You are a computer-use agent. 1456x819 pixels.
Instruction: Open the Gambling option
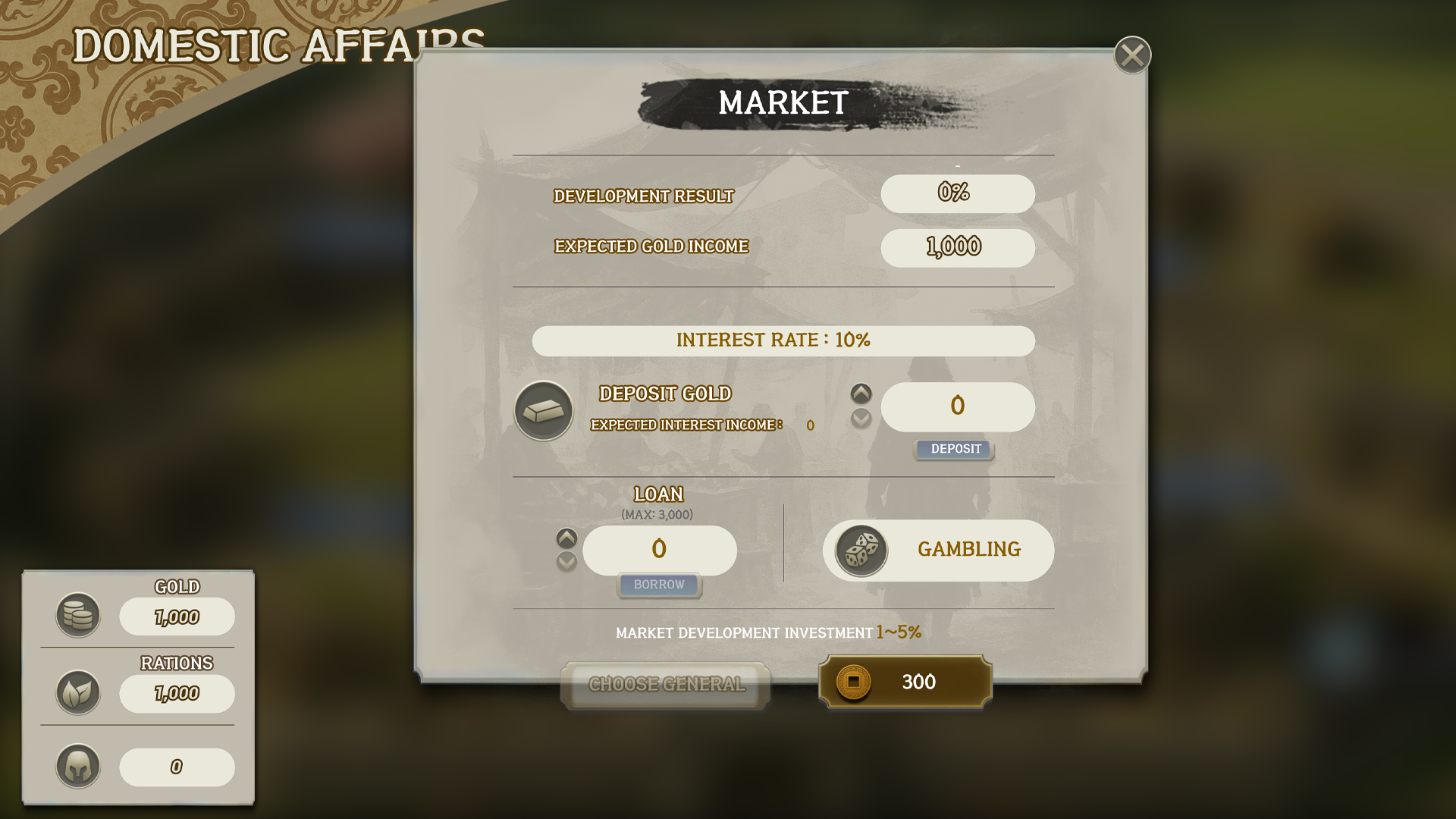point(938,550)
